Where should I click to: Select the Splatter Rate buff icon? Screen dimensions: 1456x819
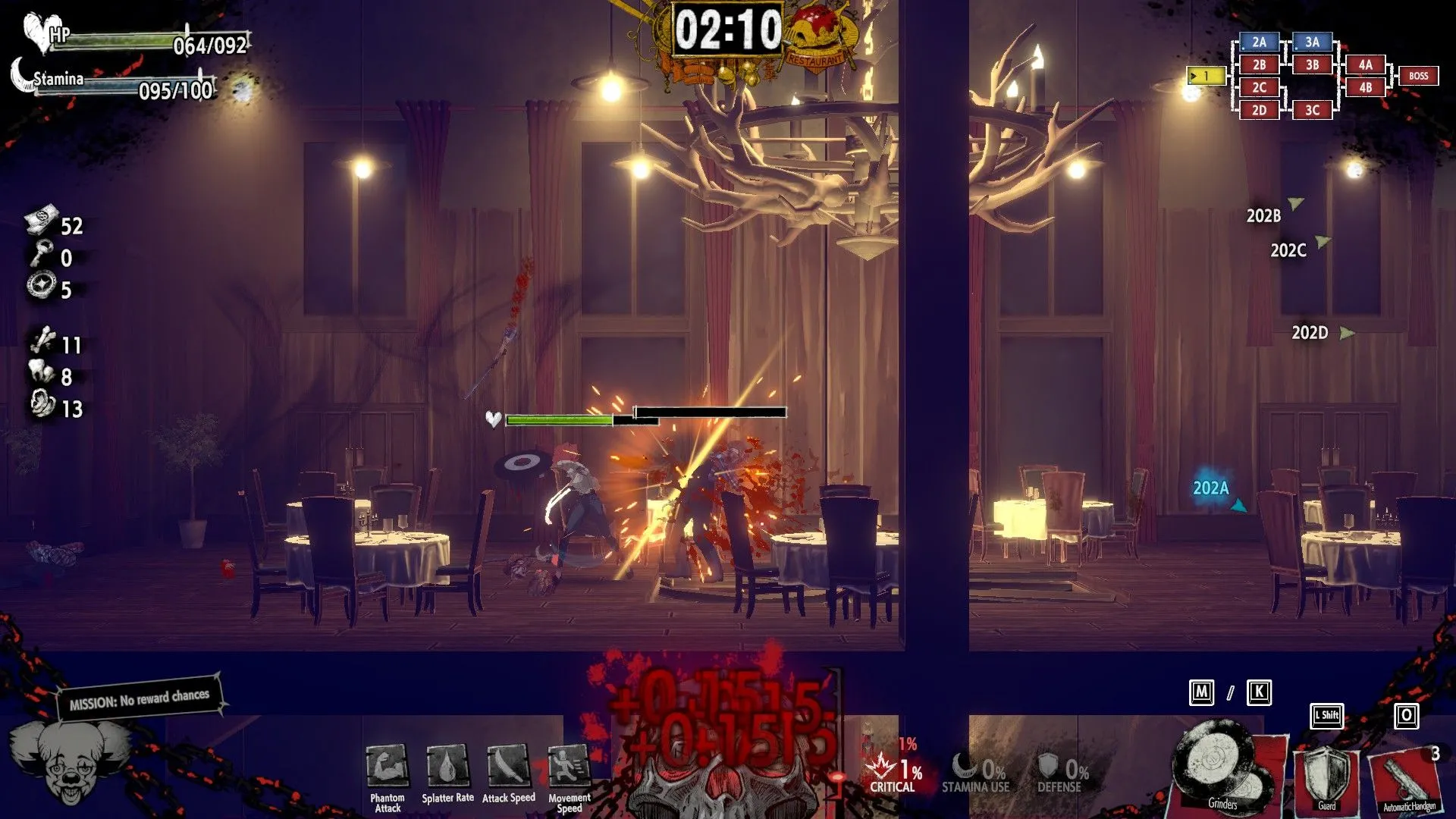[447, 766]
